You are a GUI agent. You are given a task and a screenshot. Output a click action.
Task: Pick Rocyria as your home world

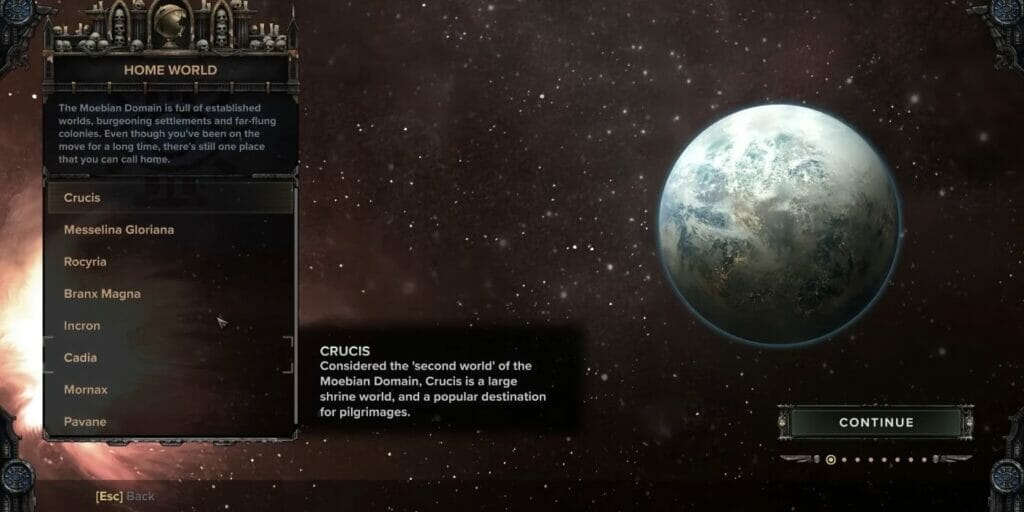coord(170,262)
